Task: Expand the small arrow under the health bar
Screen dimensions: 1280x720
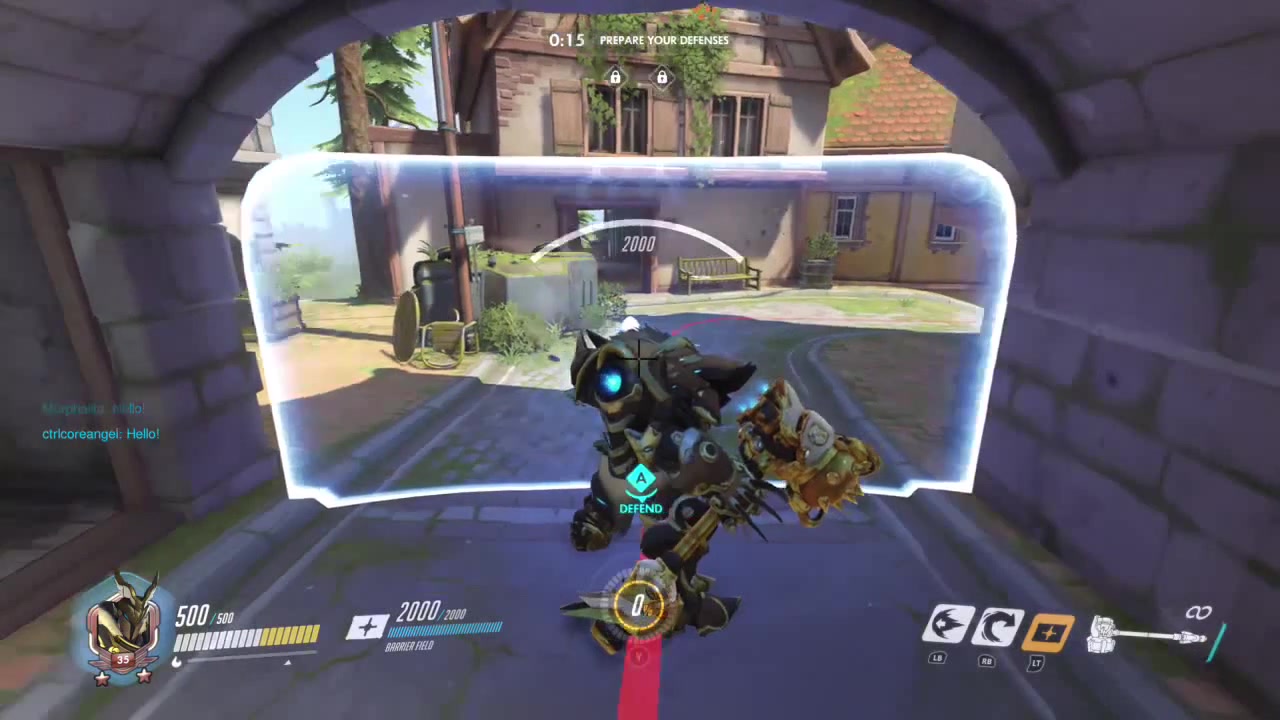Action: pyautogui.click(x=288, y=663)
